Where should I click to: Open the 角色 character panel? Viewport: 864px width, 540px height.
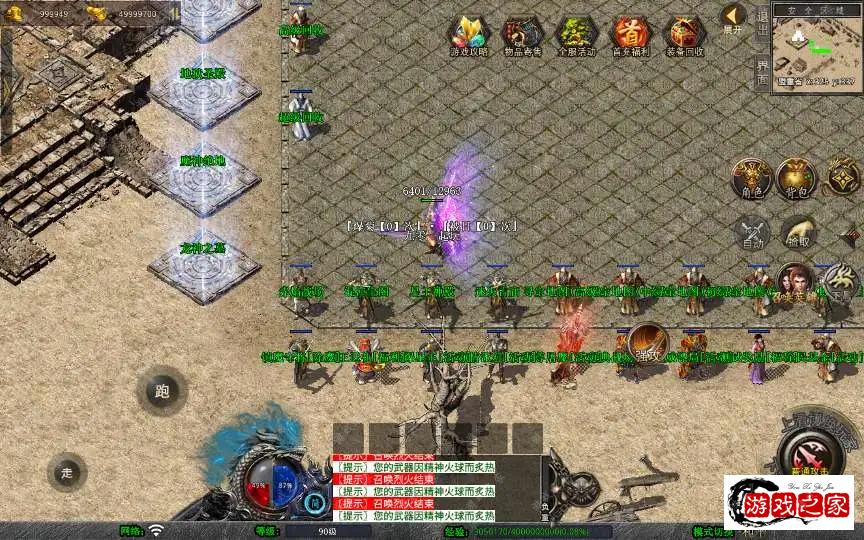click(752, 178)
